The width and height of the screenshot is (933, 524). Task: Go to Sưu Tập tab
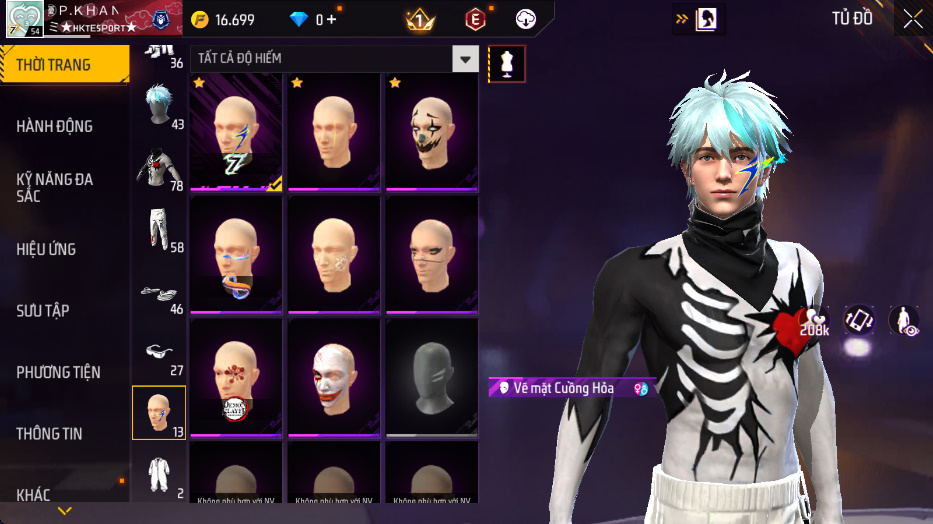pyautogui.click(x=43, y=311)
